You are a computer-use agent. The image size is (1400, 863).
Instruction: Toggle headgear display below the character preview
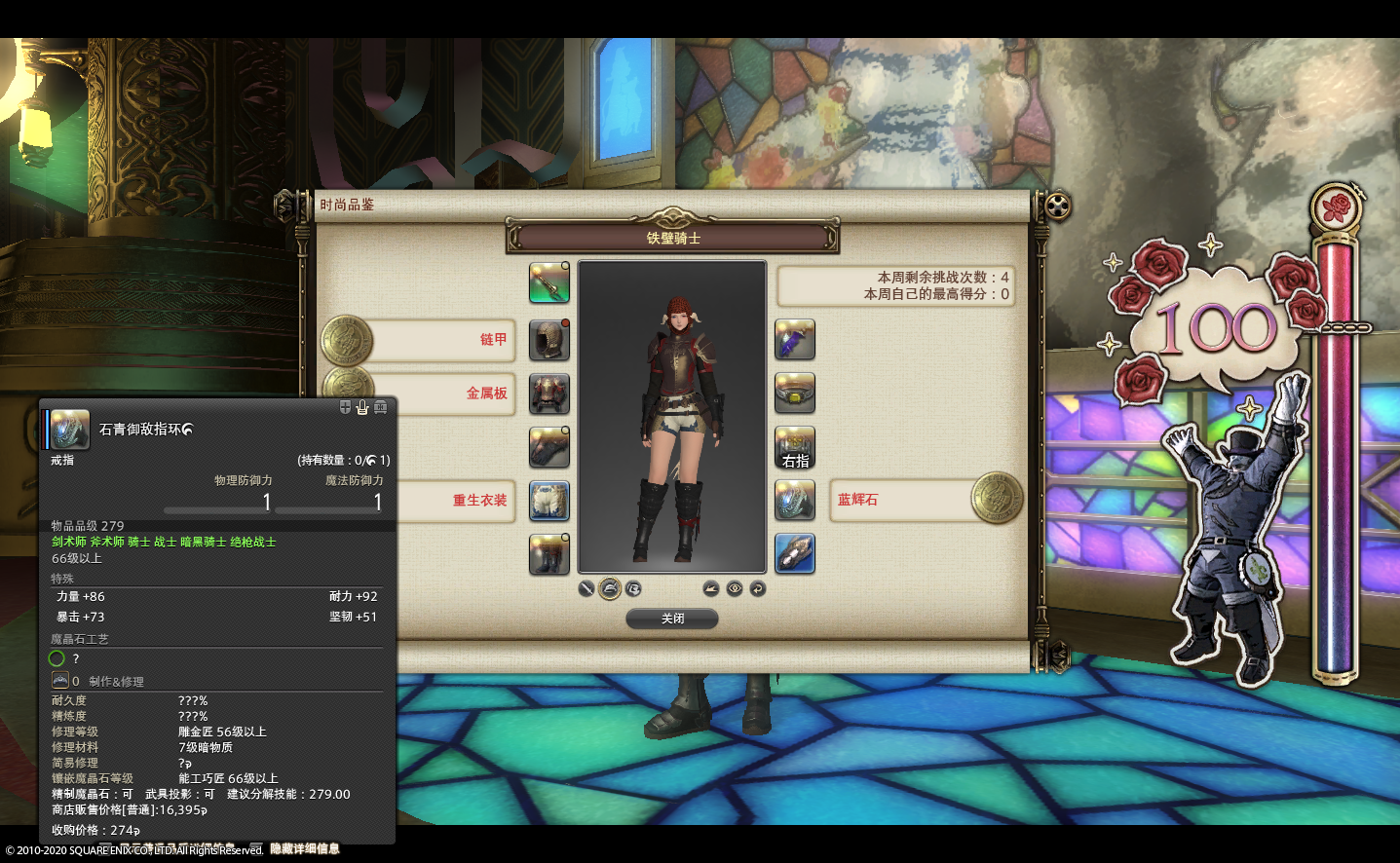click(x=610, y=588)
